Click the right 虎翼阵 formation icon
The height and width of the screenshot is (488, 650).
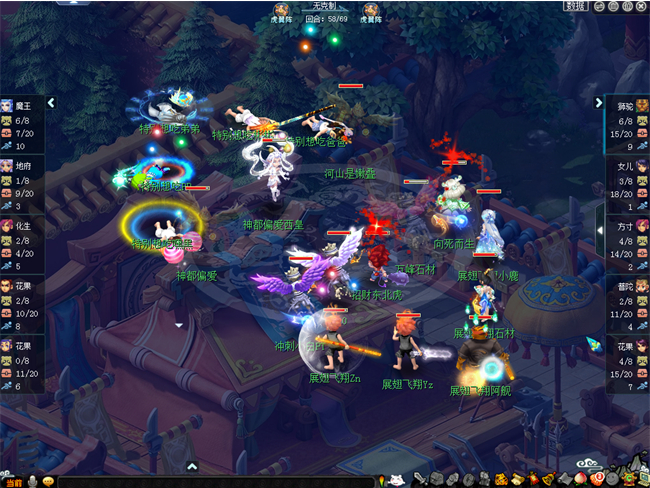point(371,10)
